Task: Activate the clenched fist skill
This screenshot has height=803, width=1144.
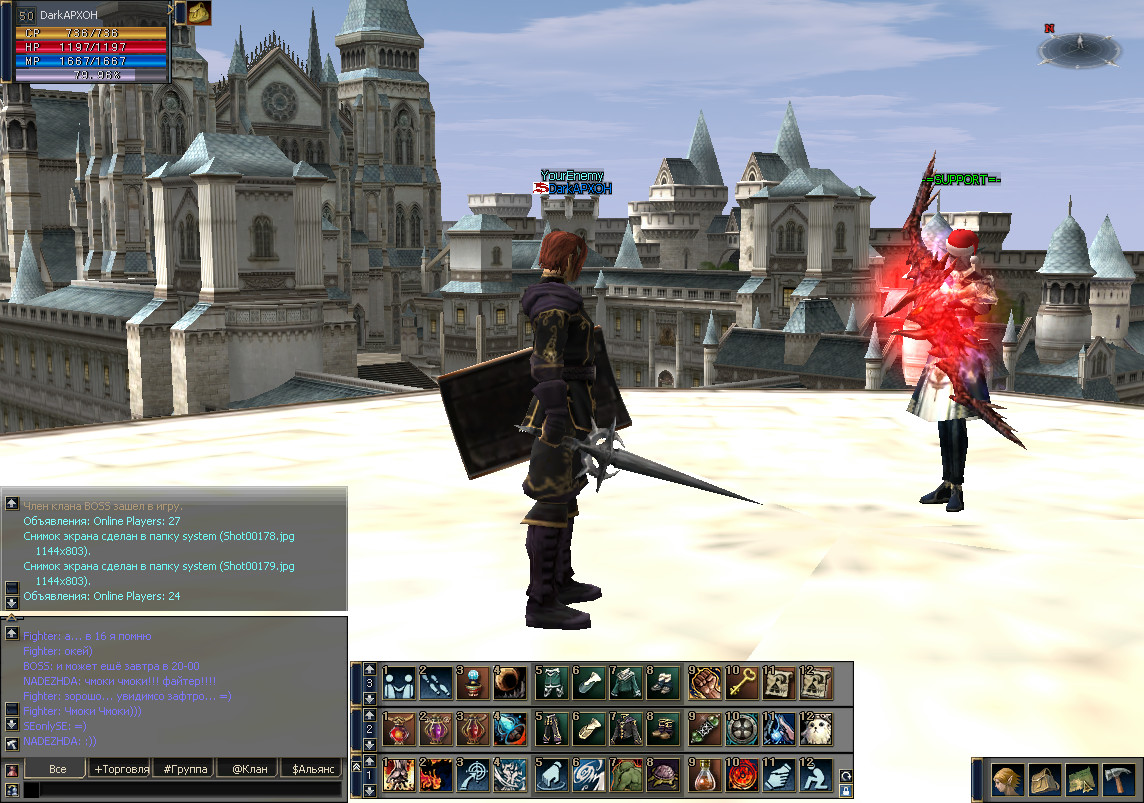Action: click(x=704, y=682)
